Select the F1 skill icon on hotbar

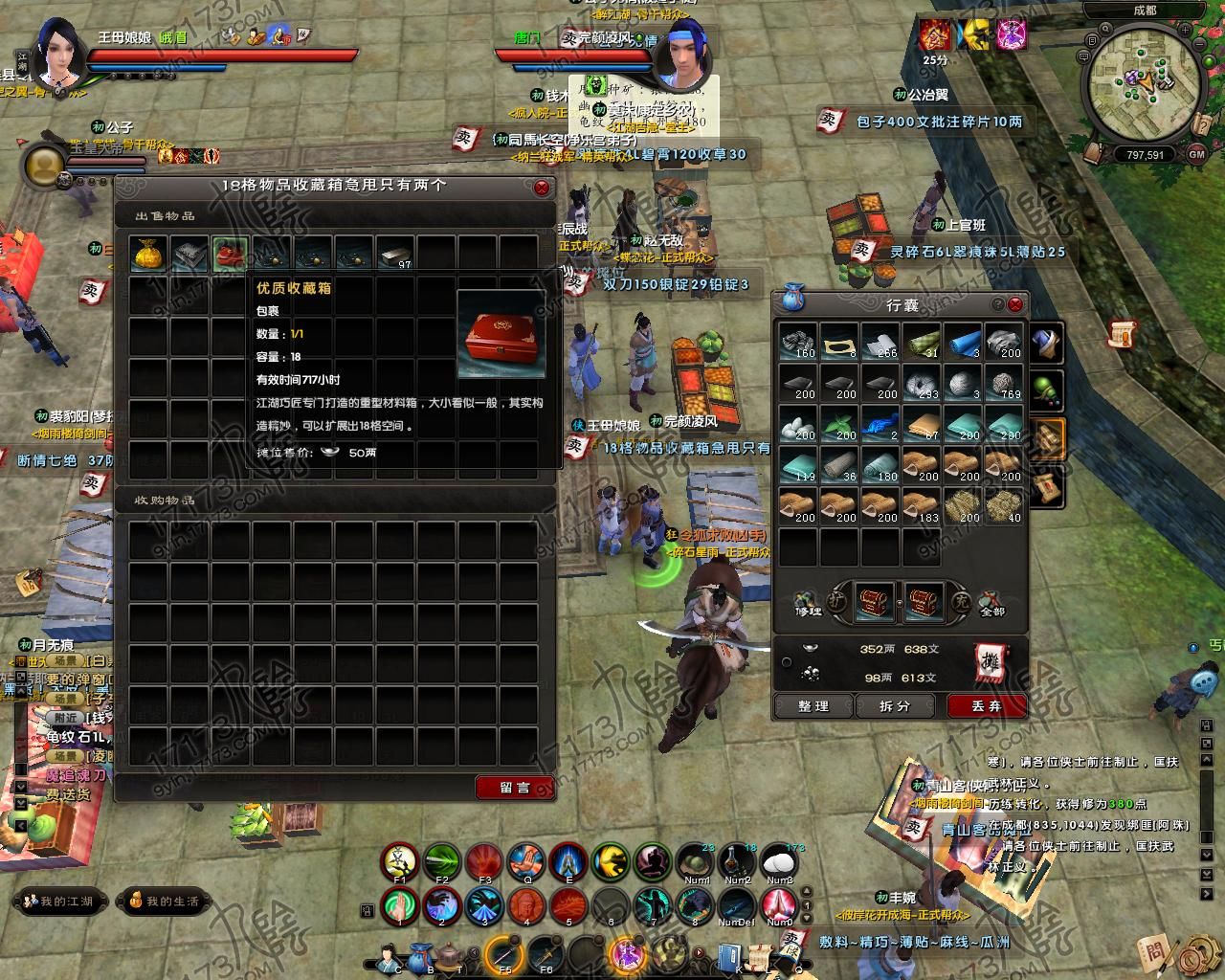[400, 861]
